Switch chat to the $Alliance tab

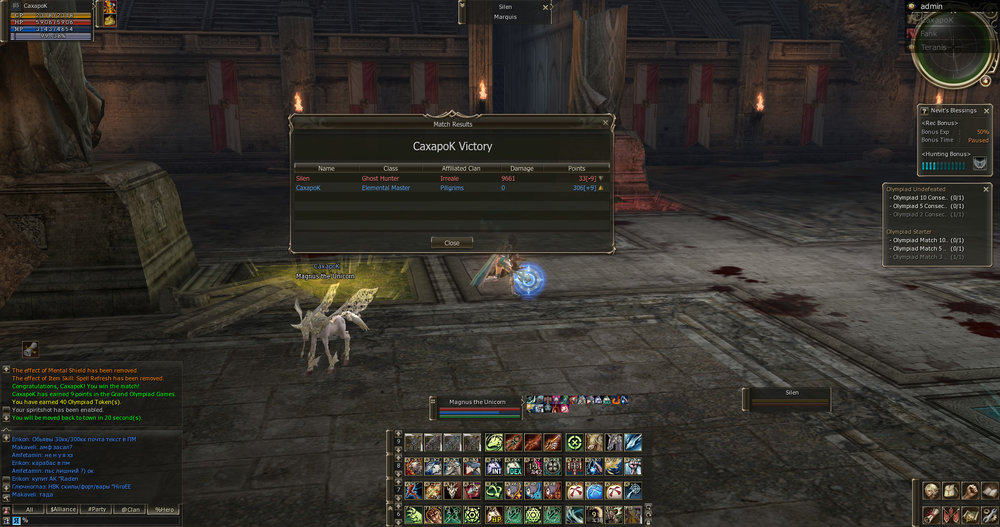pos(62,509)
